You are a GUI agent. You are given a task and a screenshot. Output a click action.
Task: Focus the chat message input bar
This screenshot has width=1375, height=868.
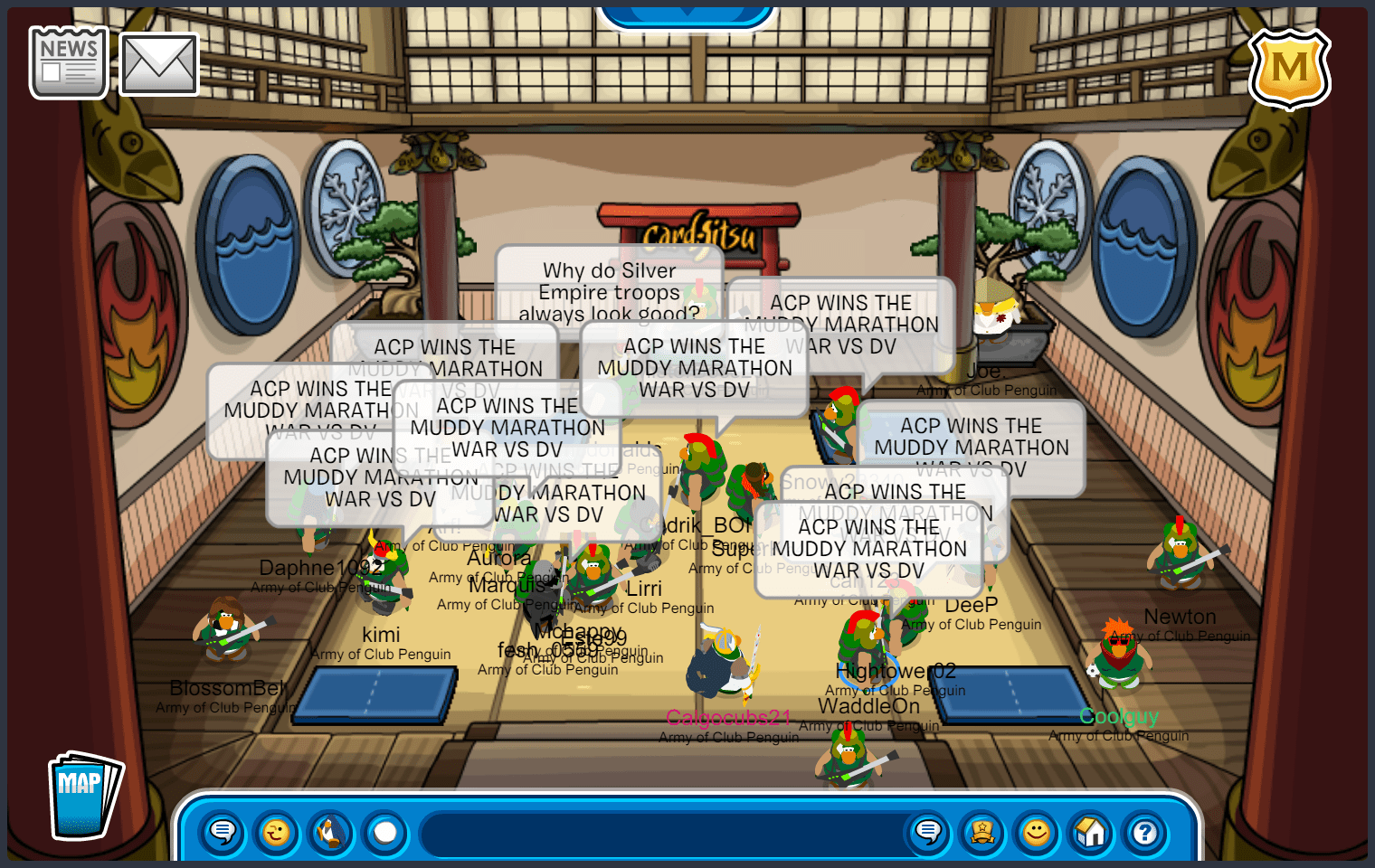tap(660, 832)
